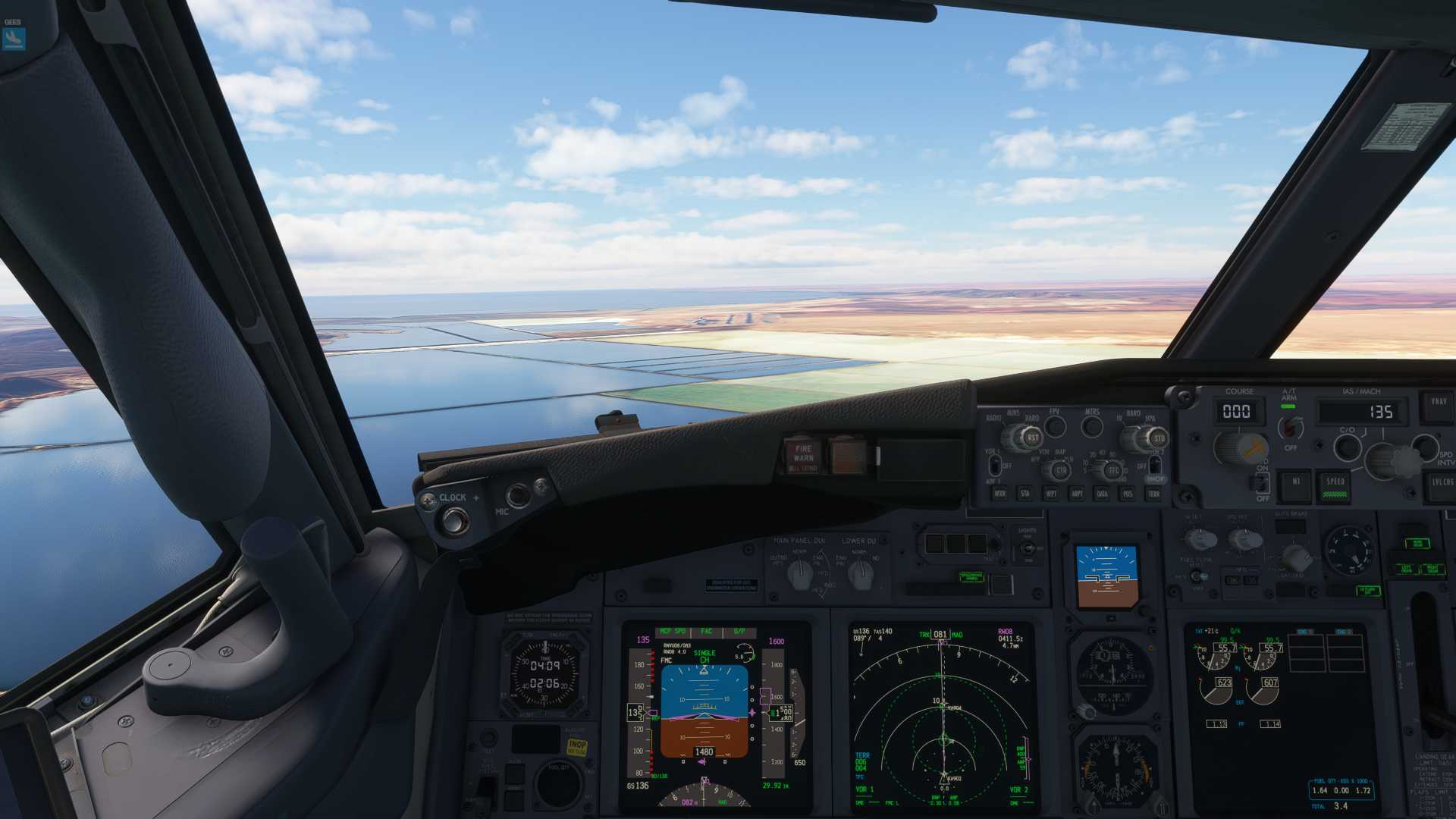Enable the STA stations map button
This screenshot has width=1456, height=819.
(1025, 494)
